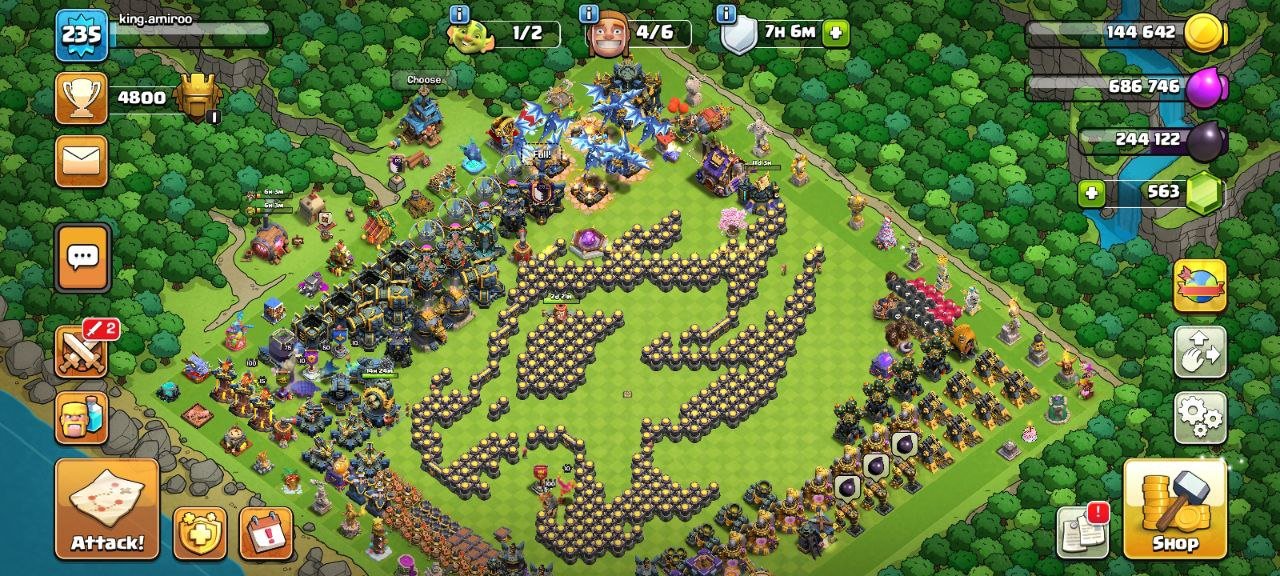Open the calendar events button
The image size is (1280, 576).
pos(266,533)
